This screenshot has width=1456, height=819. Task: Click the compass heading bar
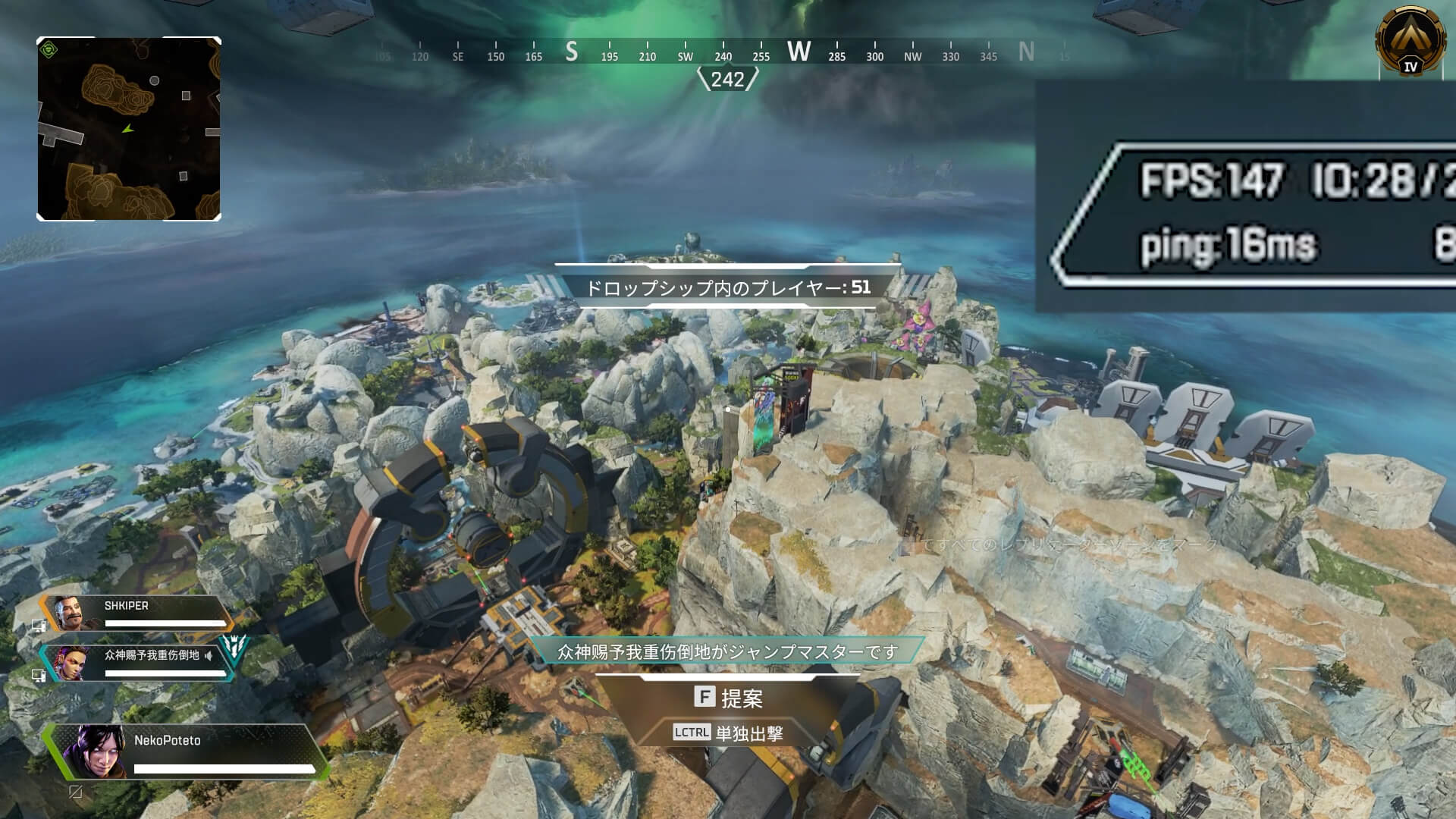click(724, 53)
